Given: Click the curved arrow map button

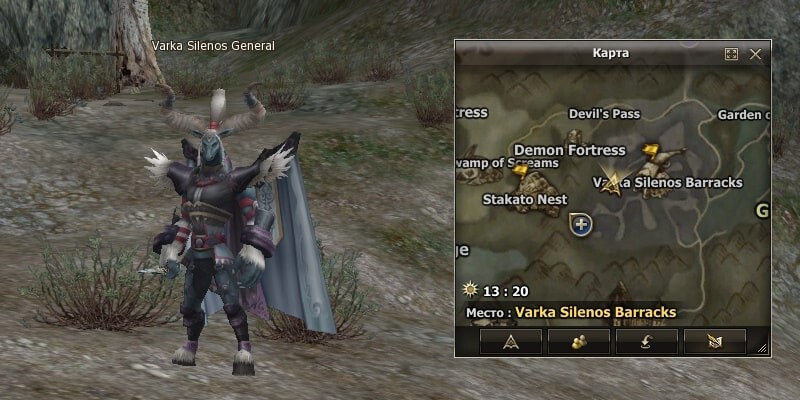Looking at the screenshot, I should coord(647,341).
